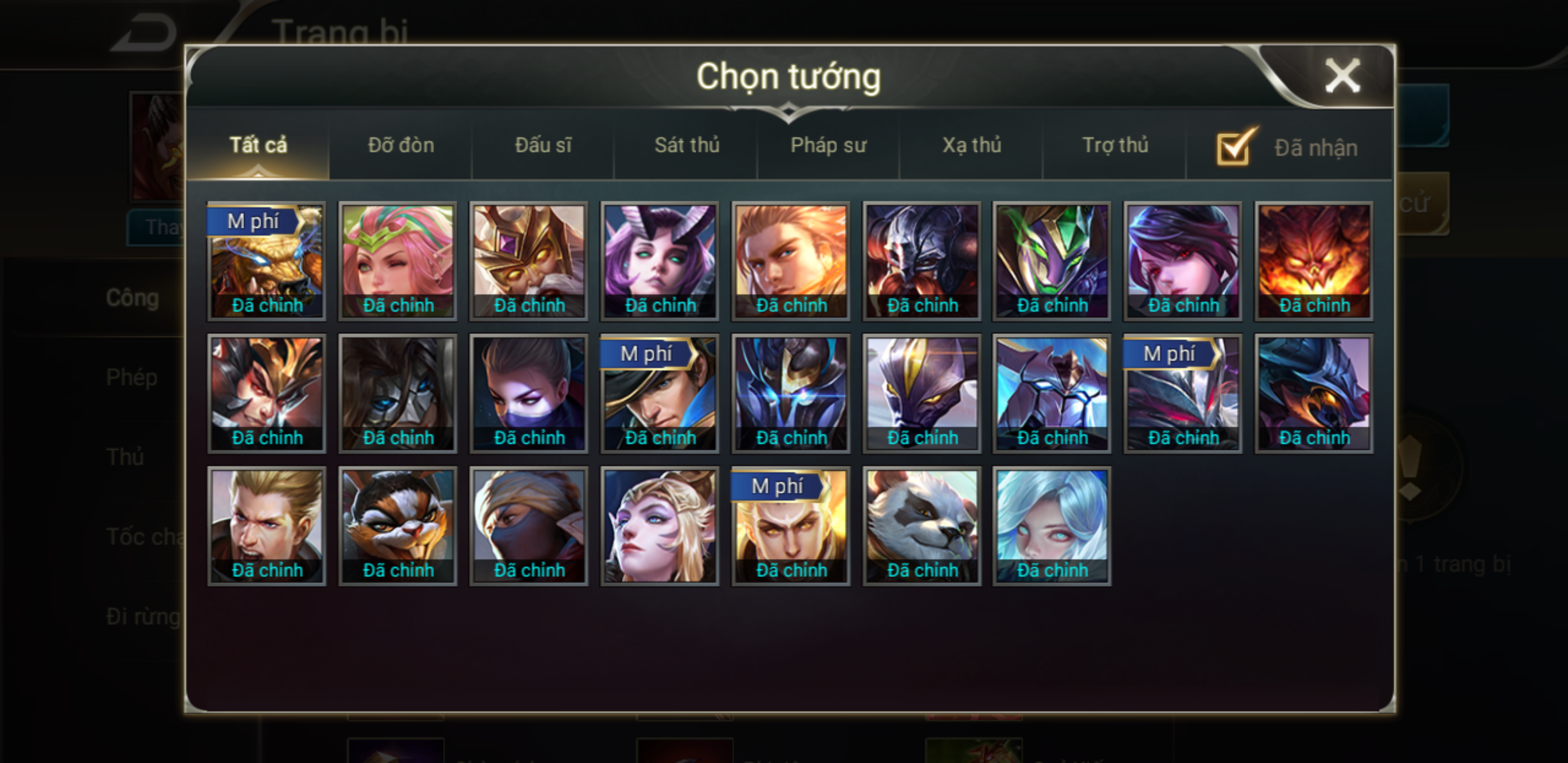Select the squirrel-like furry hero portrait
The width and height of the screenshot is (1568, 763).
pyautogui.click(x=398, y=526)
